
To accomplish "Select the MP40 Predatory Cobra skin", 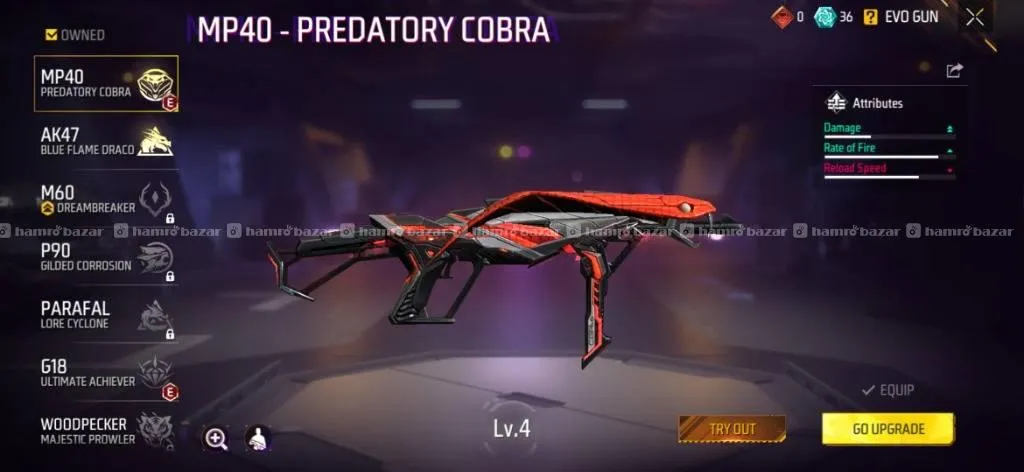I will (106, 84).
